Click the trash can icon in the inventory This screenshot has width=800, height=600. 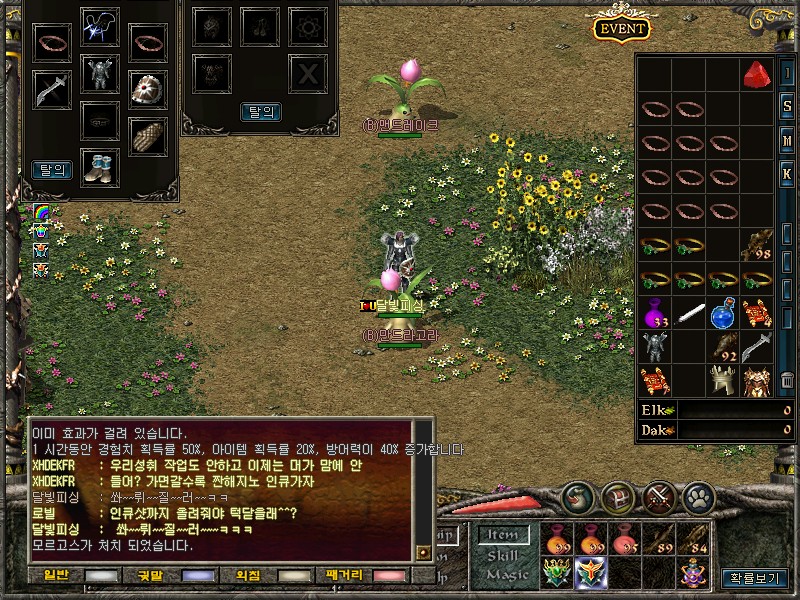tap(787, 379)
